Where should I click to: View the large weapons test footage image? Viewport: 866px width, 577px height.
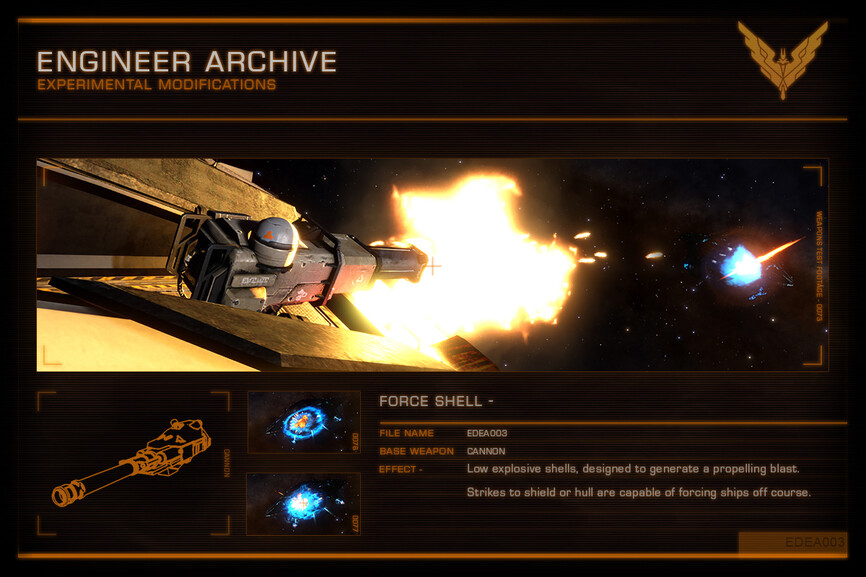click(432, 265)
